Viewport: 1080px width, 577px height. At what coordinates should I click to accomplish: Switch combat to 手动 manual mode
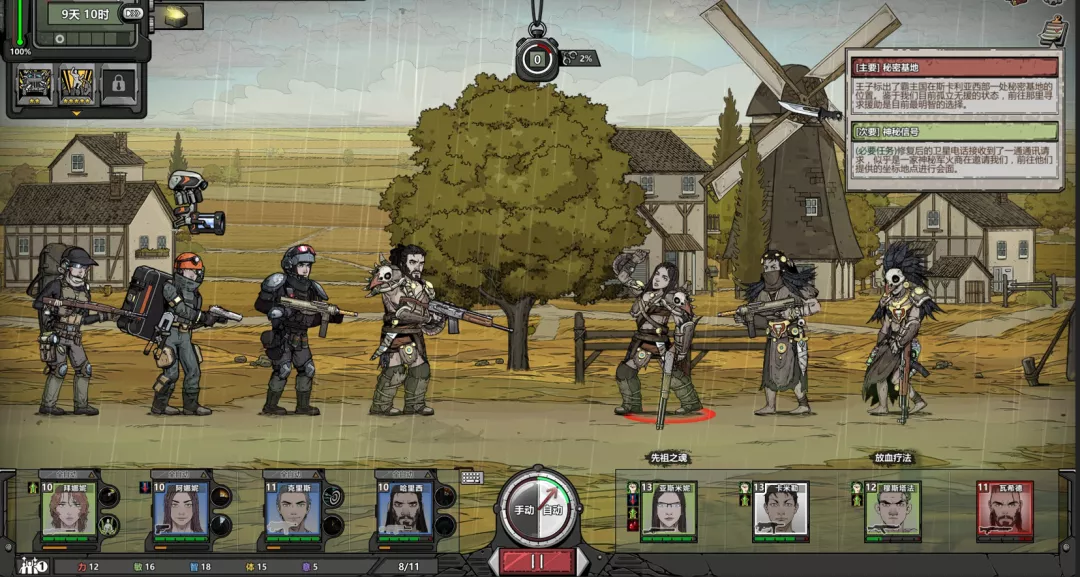point(524,510)
